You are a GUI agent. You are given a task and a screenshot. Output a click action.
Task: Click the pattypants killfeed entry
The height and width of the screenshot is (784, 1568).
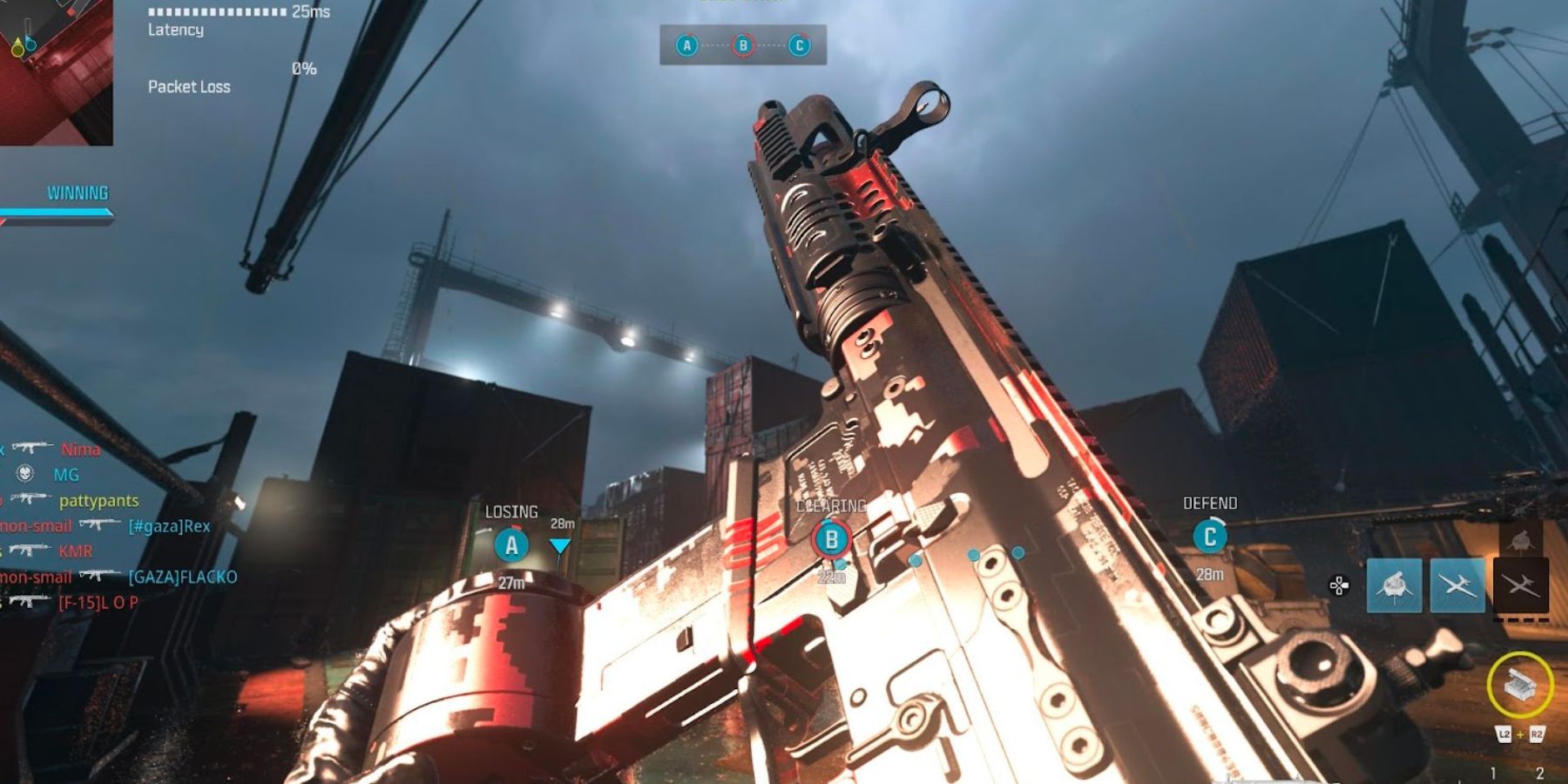click(98, 501)
